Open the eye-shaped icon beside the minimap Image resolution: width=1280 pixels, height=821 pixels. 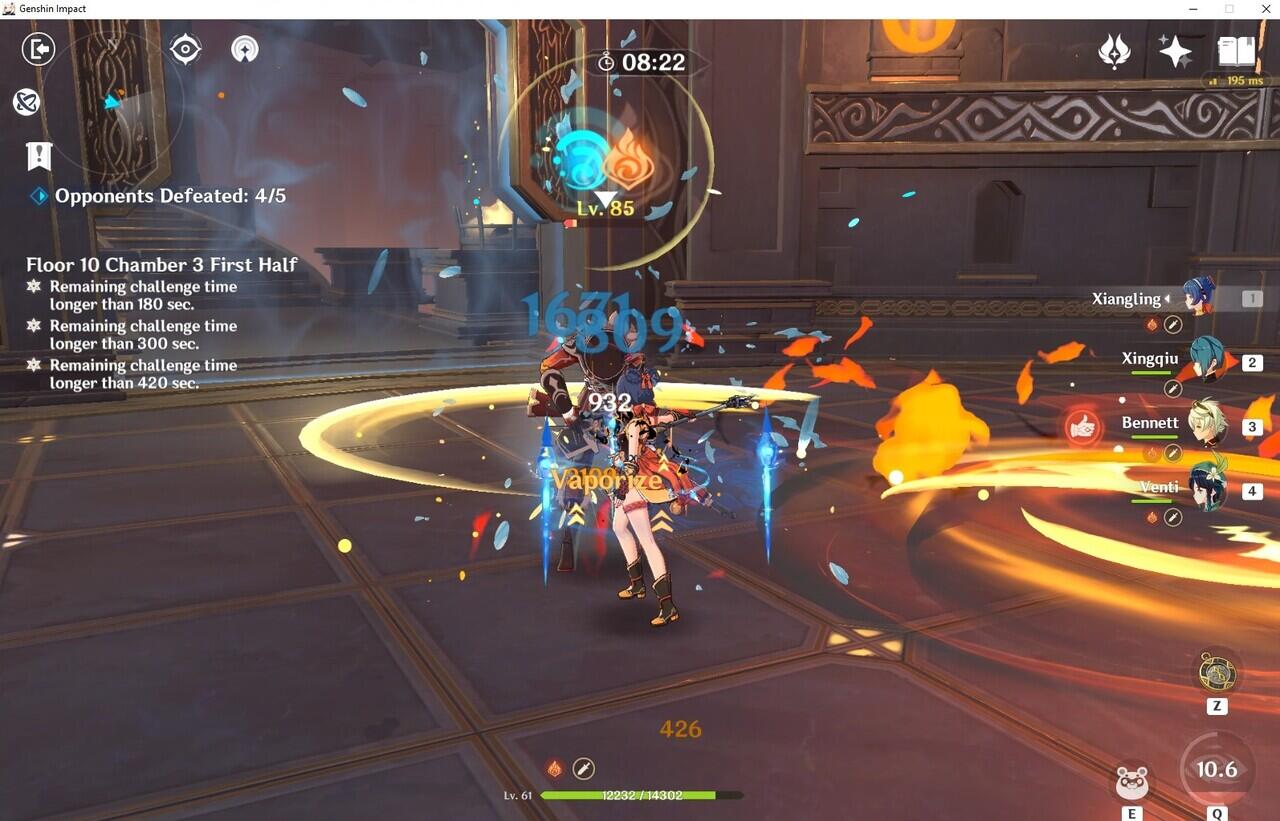point(185,49)
